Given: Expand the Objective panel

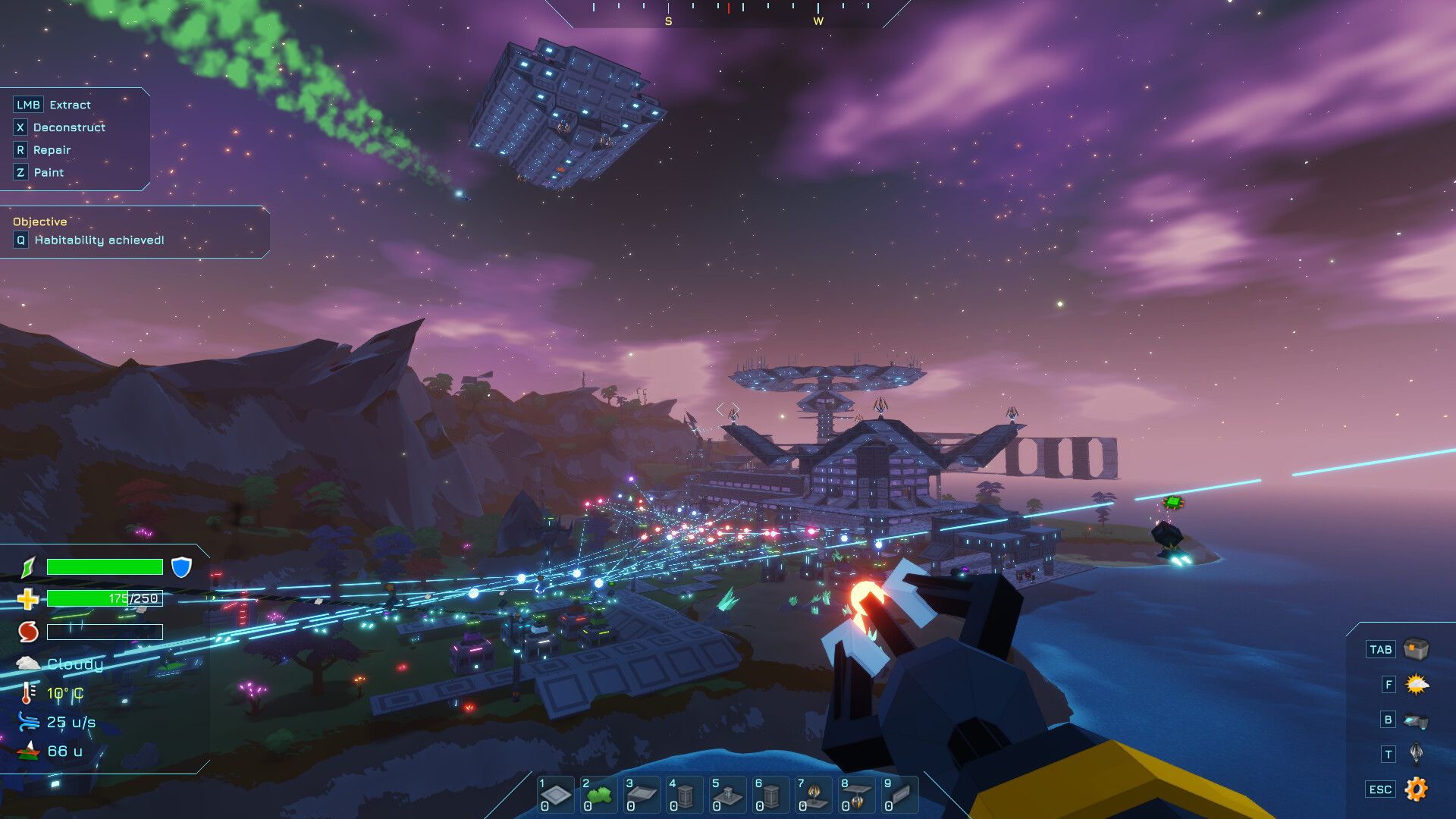Looking at the screenshot, I should (38, 222).
